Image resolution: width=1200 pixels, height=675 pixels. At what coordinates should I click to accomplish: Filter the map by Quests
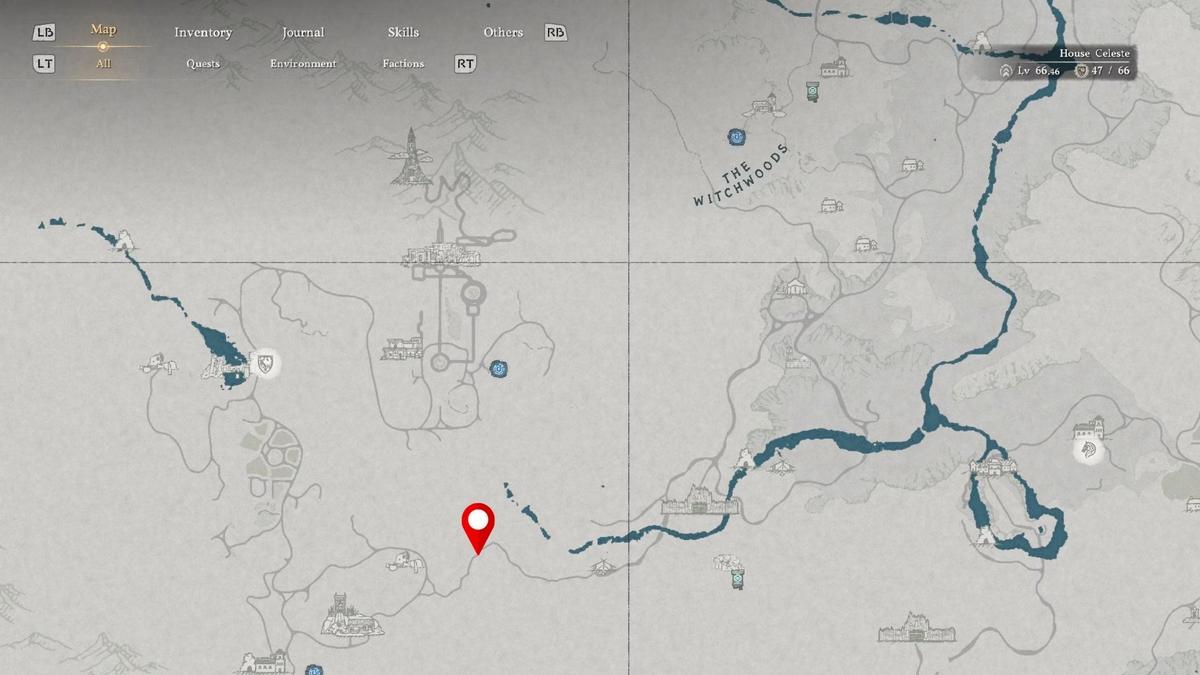203,64
